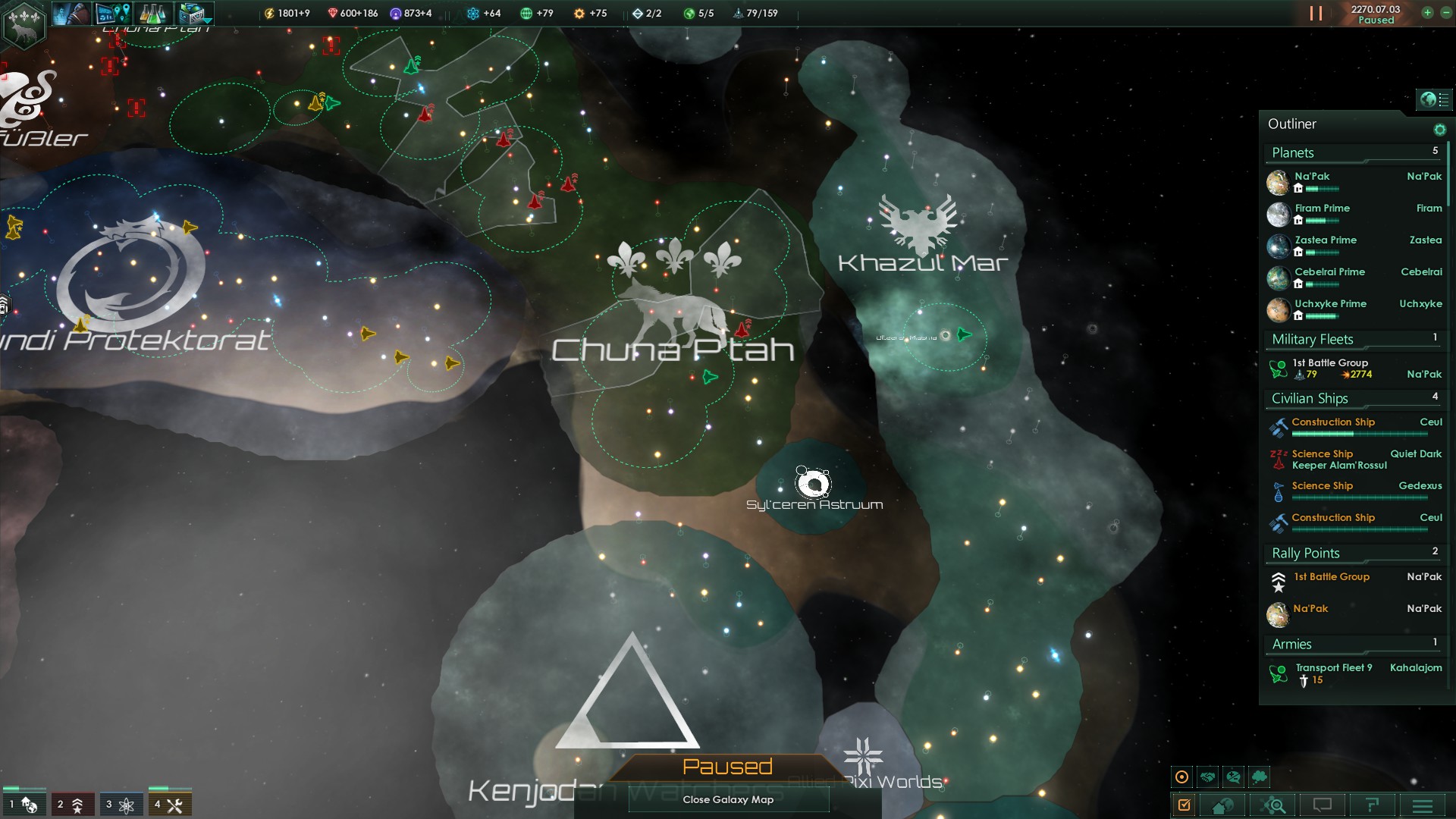Select Firam Prime in the planets list

(1322, 209)
